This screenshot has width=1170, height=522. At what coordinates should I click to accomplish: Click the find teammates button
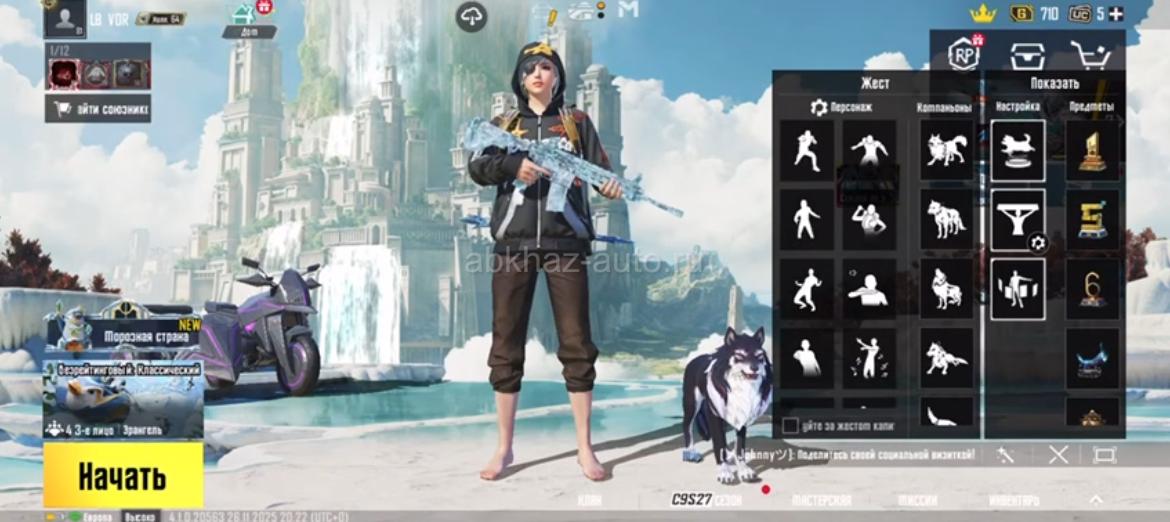[98, 109]
